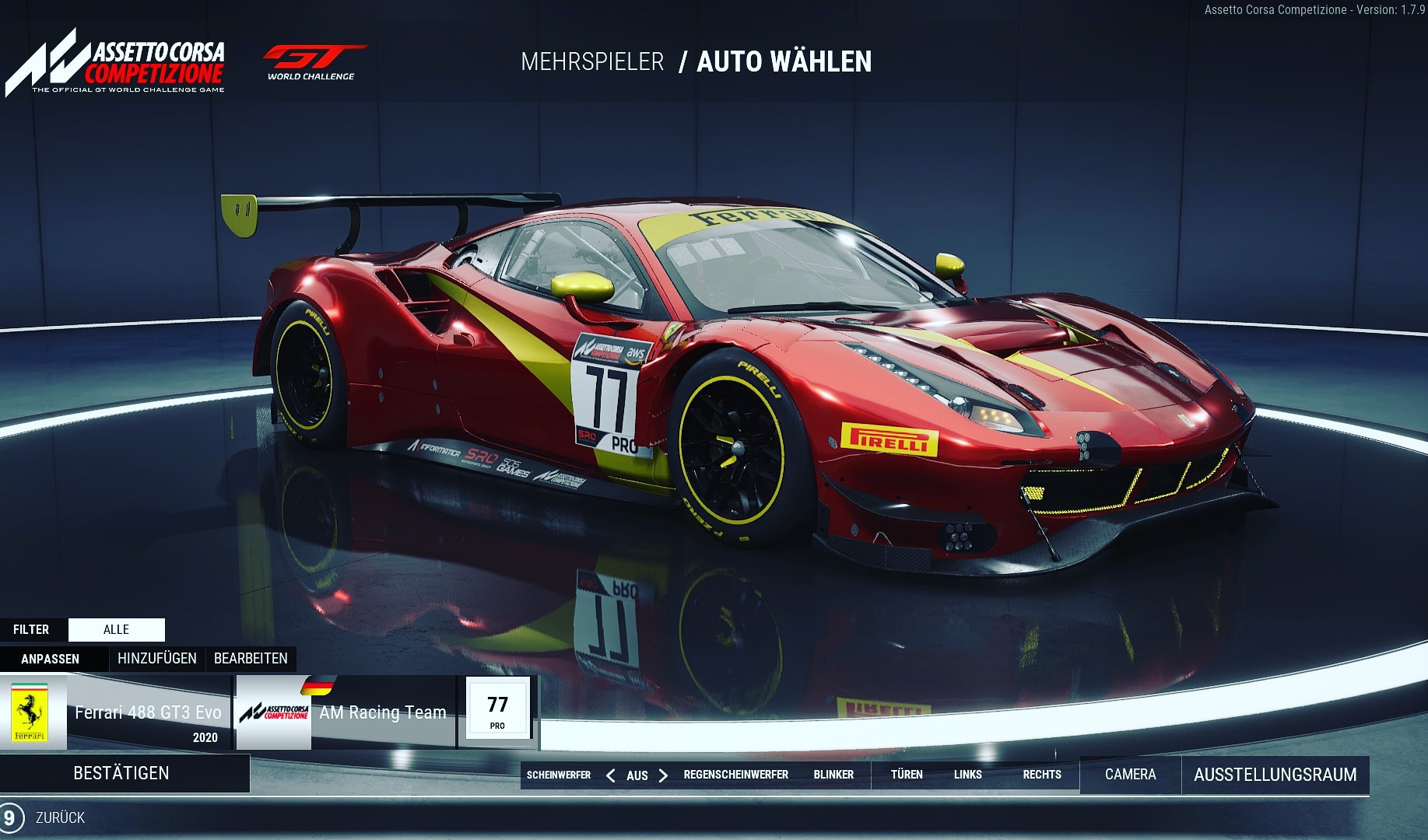This screenshot has height=840, width=1428.
Task: Select the Bearbeiten tab
Action: click(x=251, y=659)
